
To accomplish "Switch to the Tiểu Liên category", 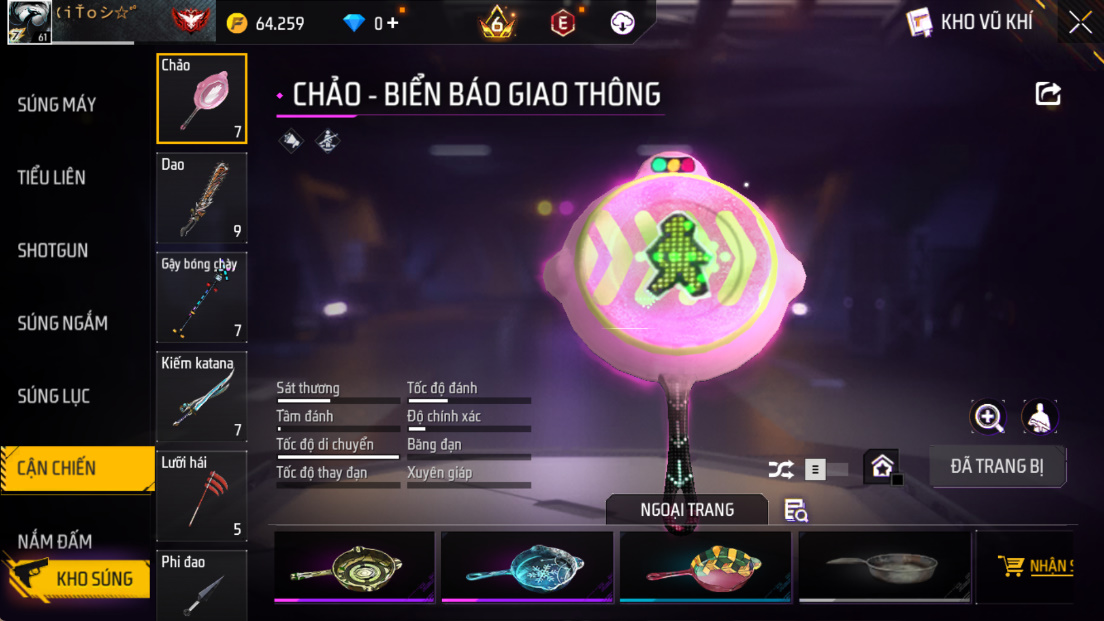I will point(52,177).
